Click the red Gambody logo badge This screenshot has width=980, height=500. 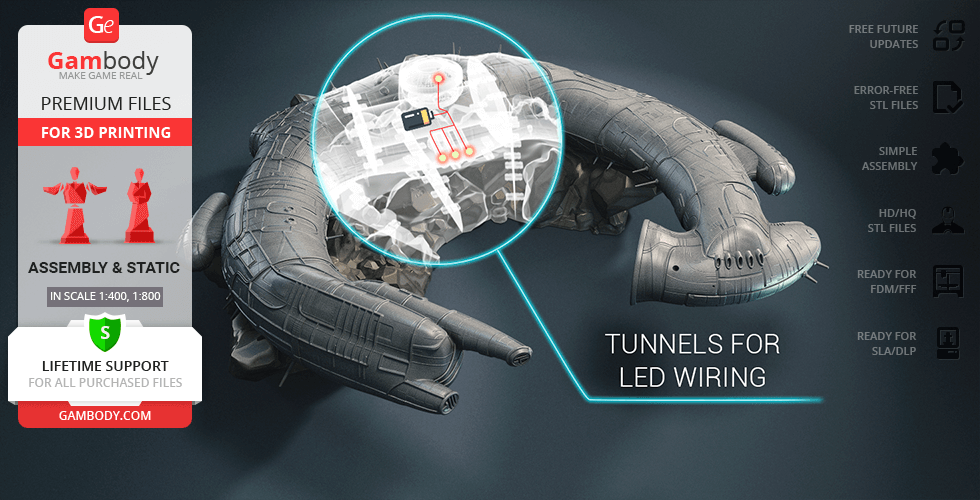pos(103,25)
